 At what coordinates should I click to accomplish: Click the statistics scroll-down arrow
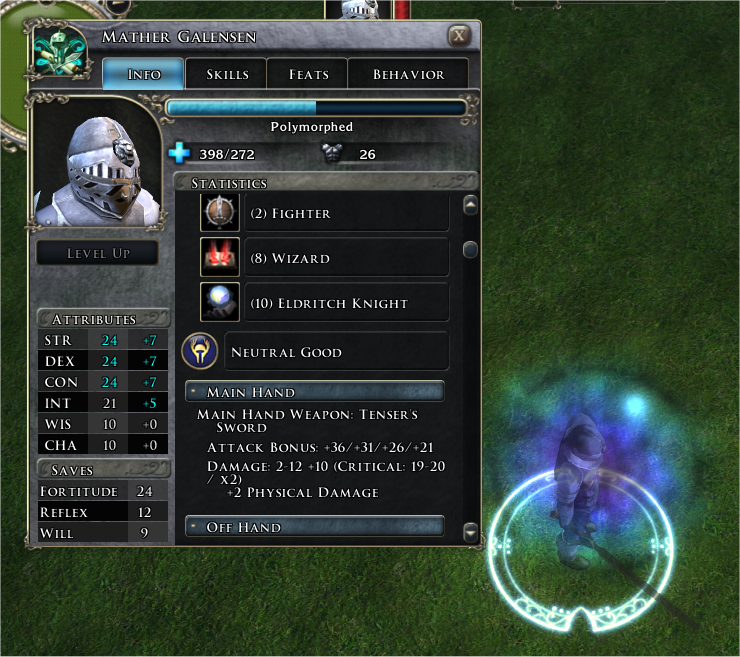[471, 533]
